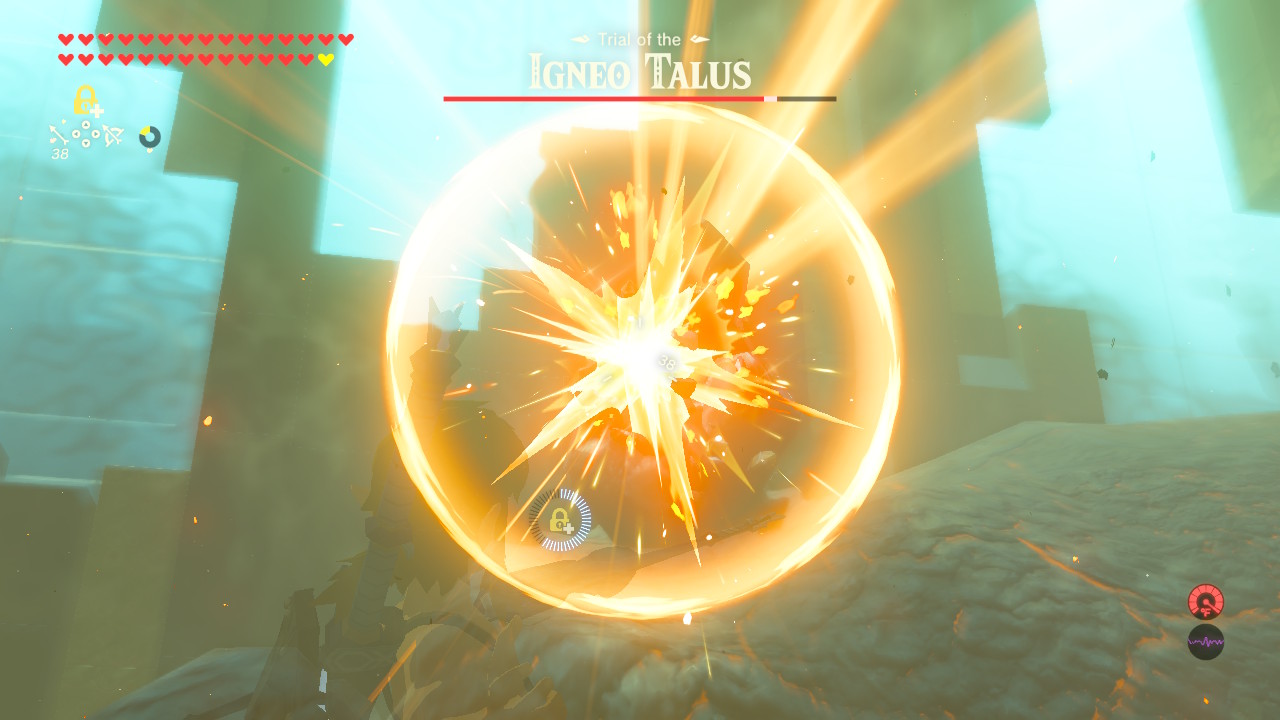Select the stamina wheel indicator

pos(148,136)
